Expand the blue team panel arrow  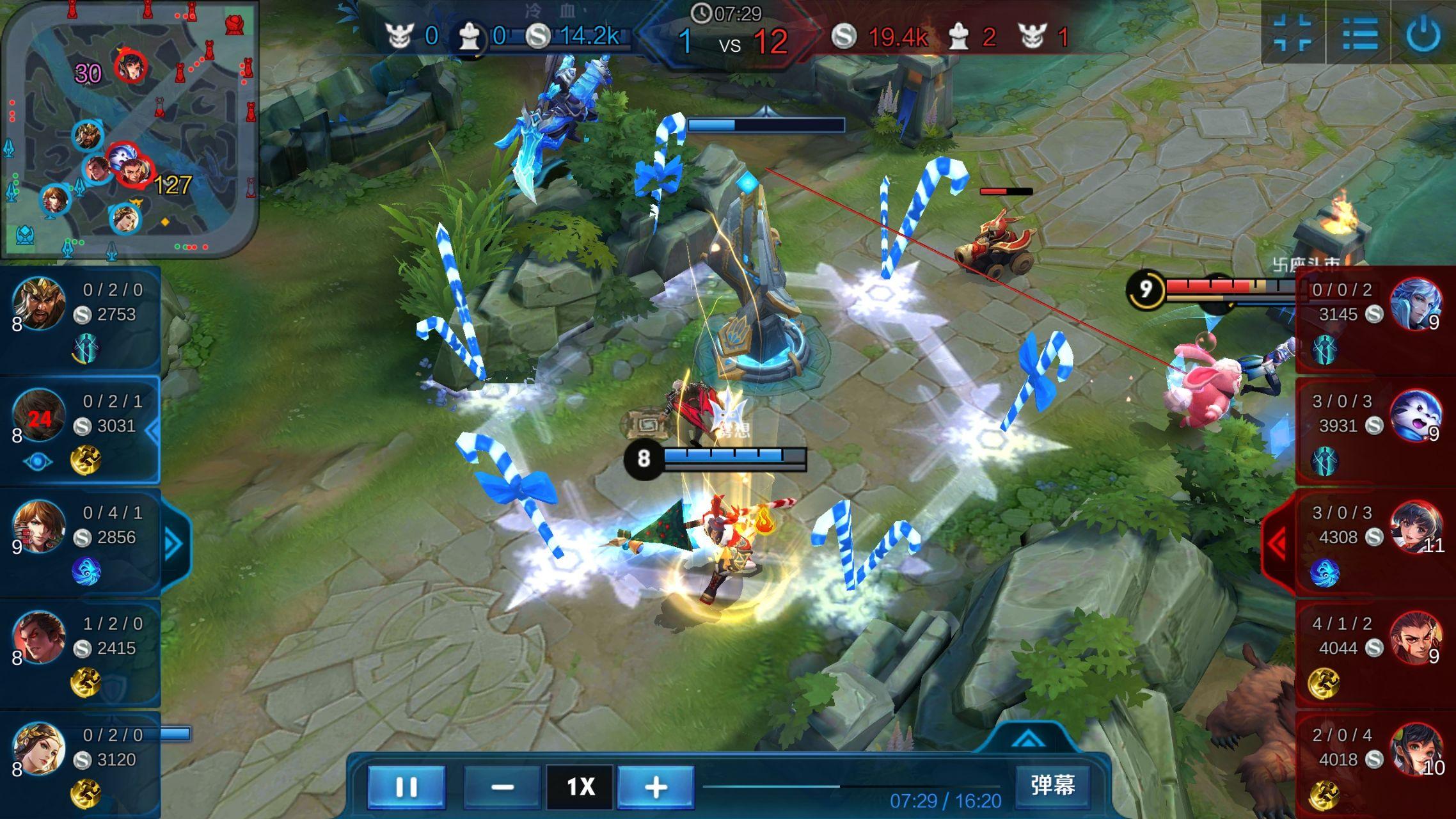tap(174, 544)
